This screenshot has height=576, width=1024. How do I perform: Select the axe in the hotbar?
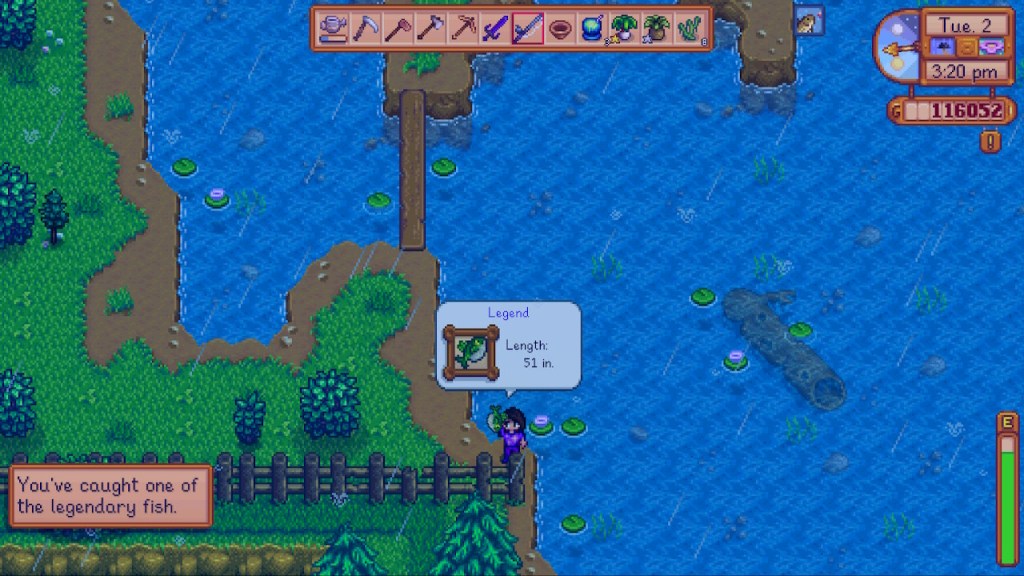point(430,29)
